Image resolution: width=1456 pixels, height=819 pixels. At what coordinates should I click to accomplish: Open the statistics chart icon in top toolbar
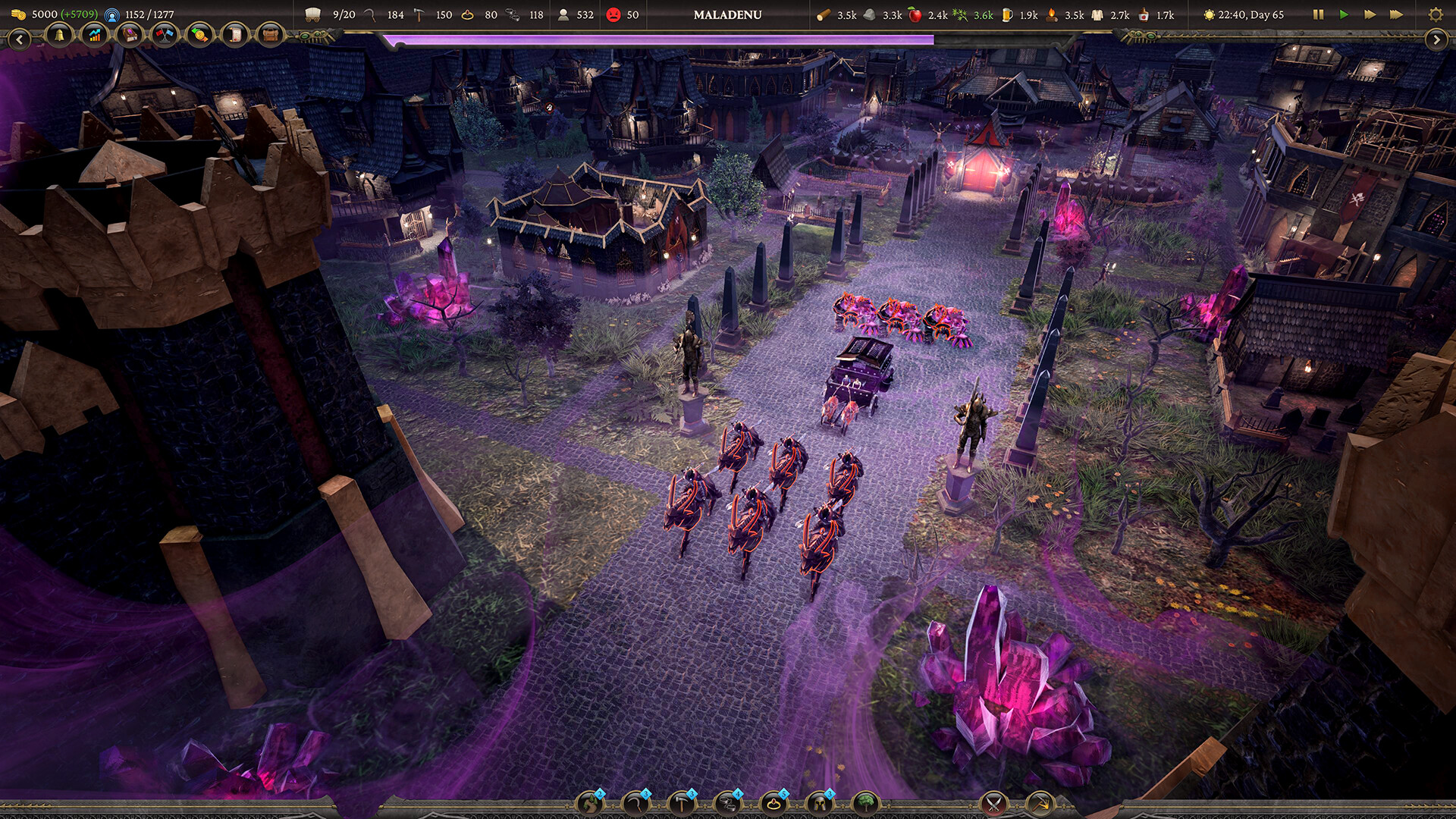pyautogui.click(x=93, y=35)
